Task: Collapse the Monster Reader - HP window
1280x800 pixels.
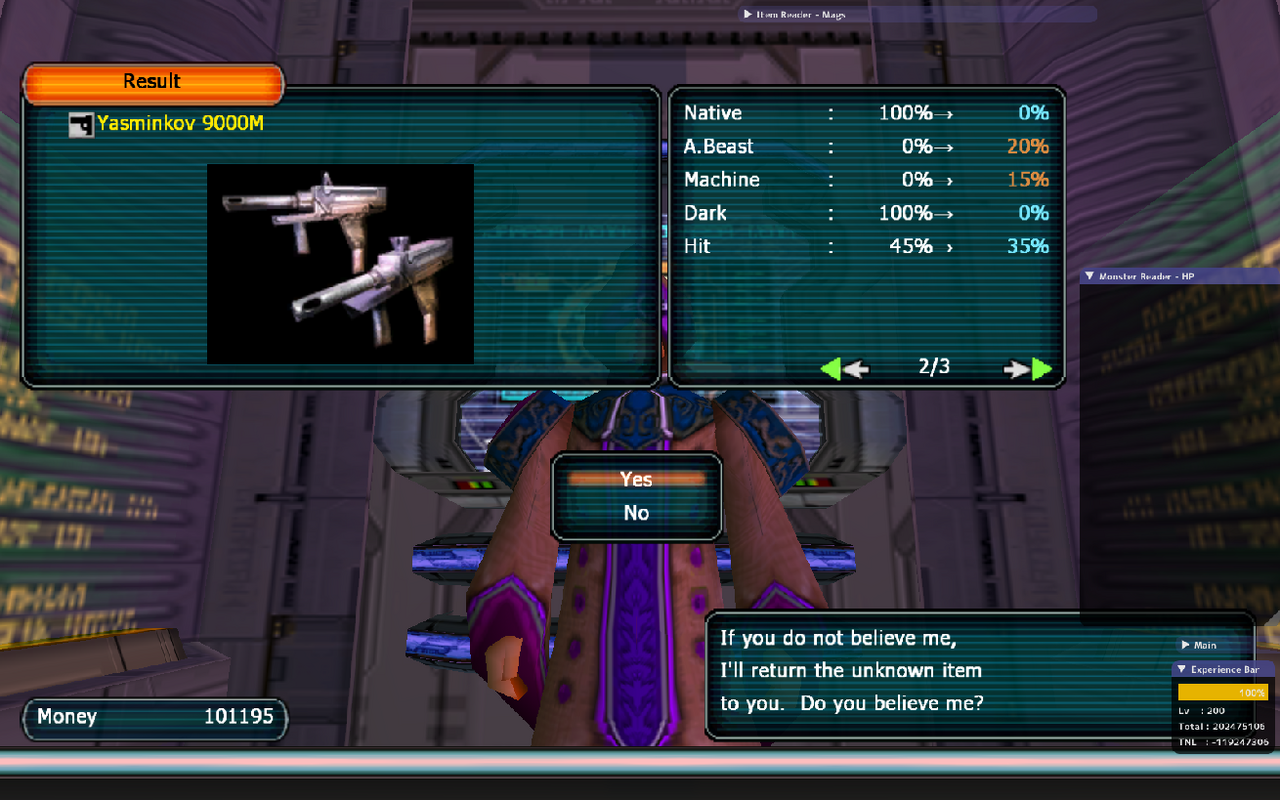Action: (x=1089, y=276)
